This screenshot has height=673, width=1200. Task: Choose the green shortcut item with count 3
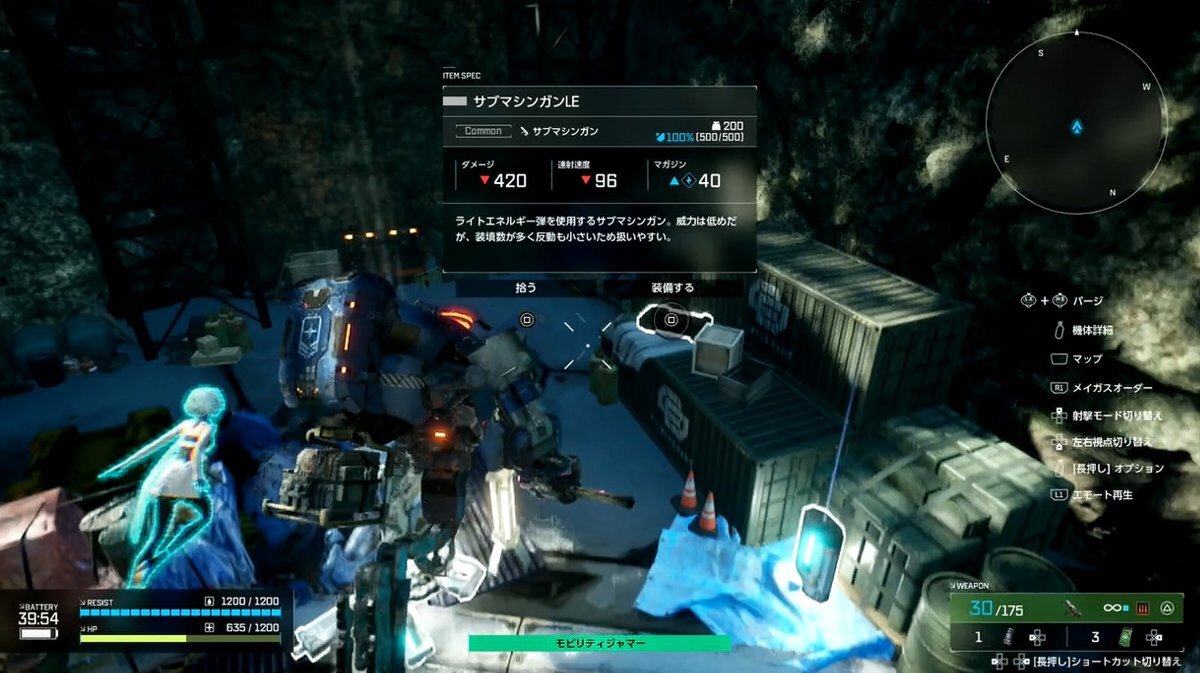point(1125,636)
